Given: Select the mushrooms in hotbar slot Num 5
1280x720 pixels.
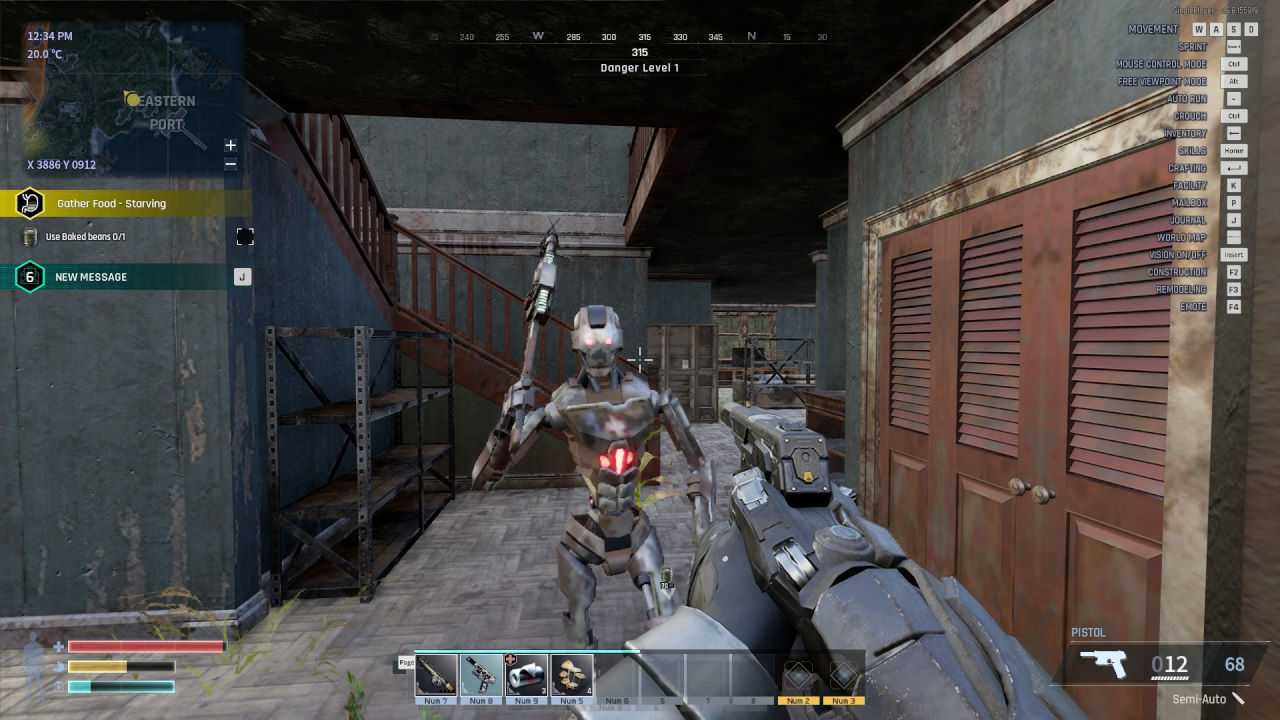Looking at the screenshot, I should click(x=571, y=675).
